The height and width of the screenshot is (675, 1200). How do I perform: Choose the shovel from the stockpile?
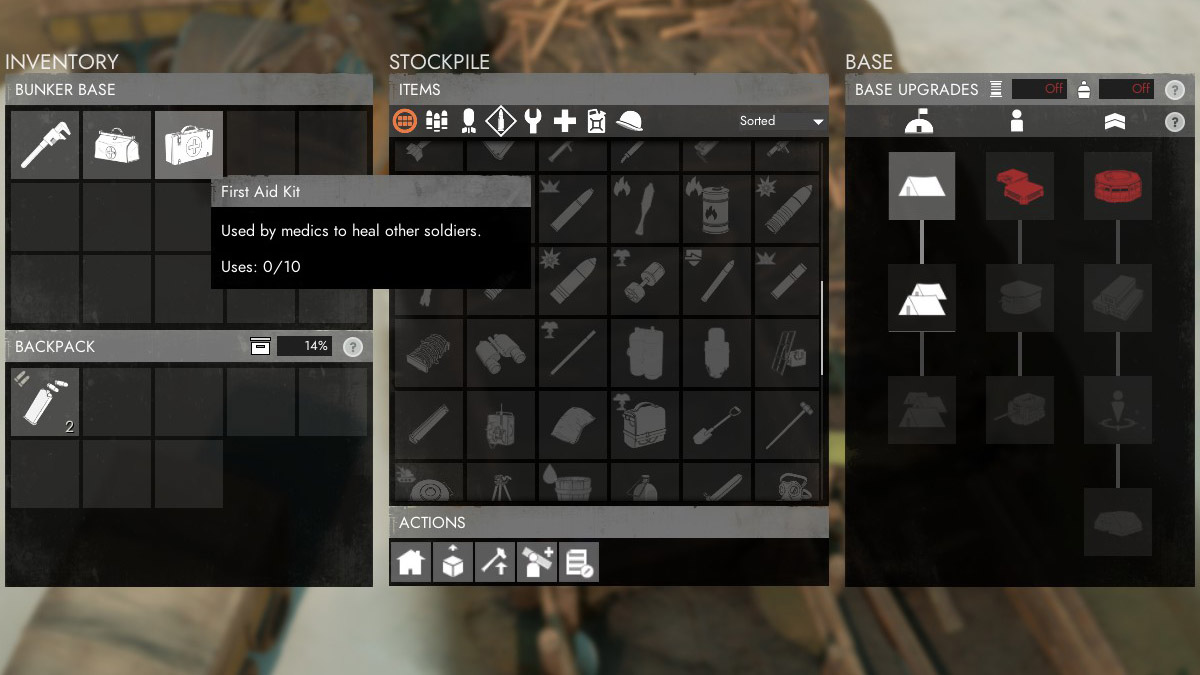coord(717,424)
